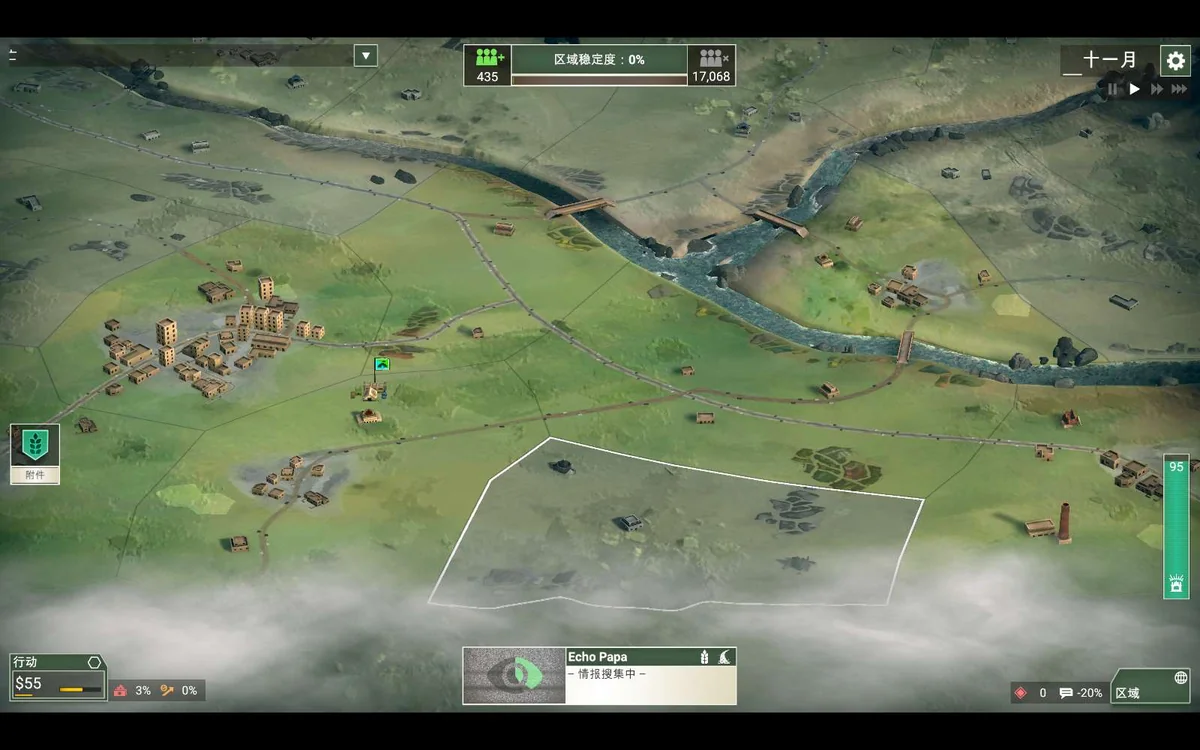
Task: Click the grey hostile population icon
Action: click(x=711, y=59)
